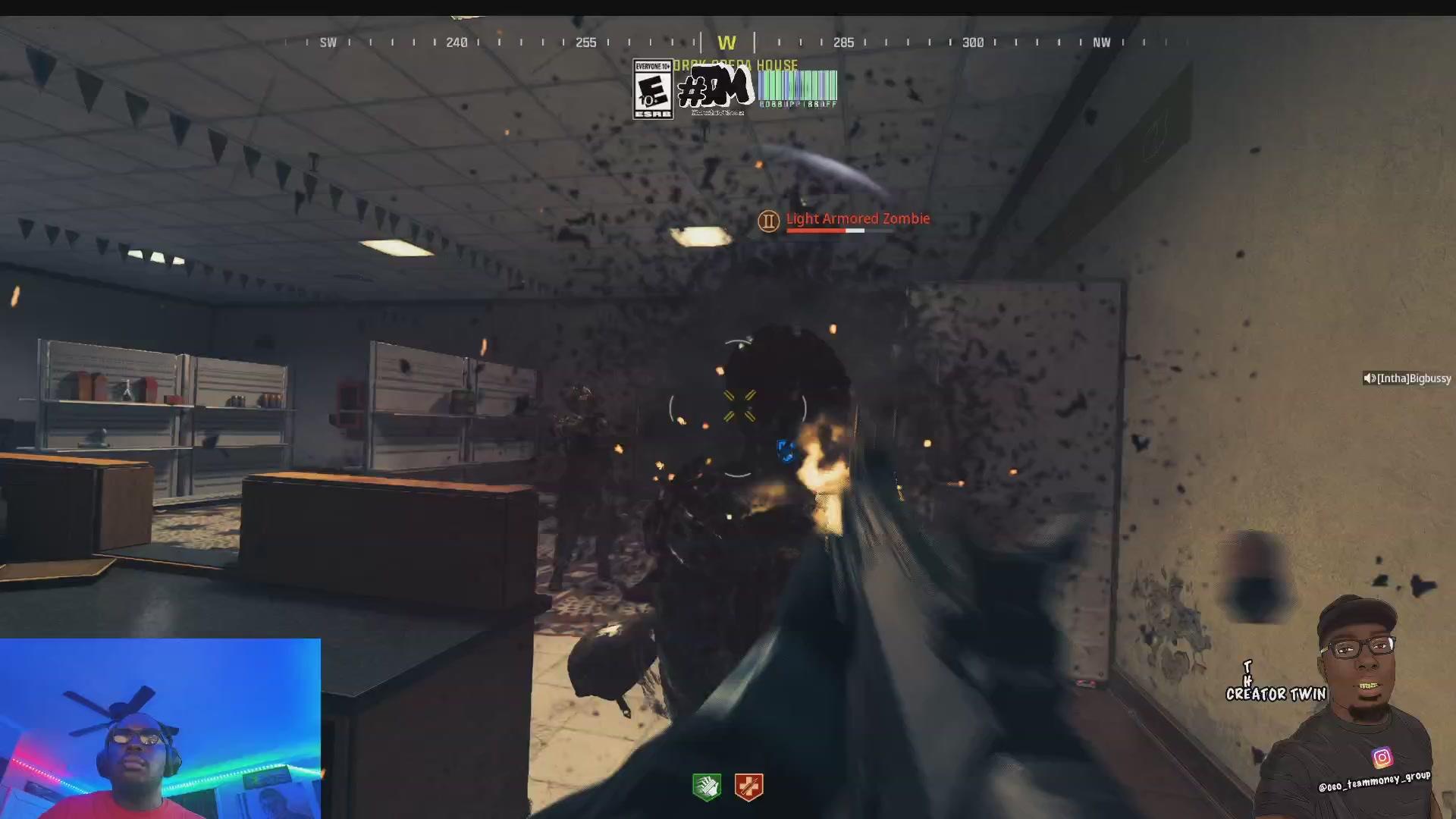Toggle the blue armor plate marker on zombie
Screen dimensions: 1456x819
786,451
